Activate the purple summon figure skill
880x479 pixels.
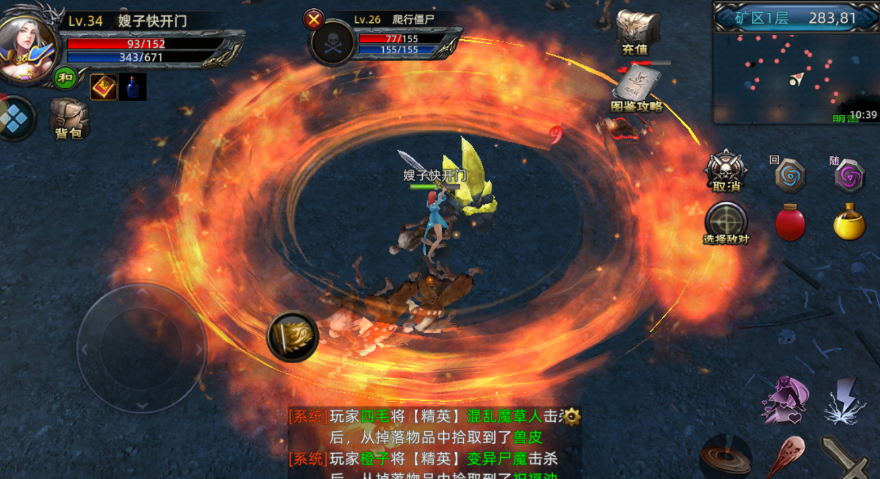[x=786, y=400]
